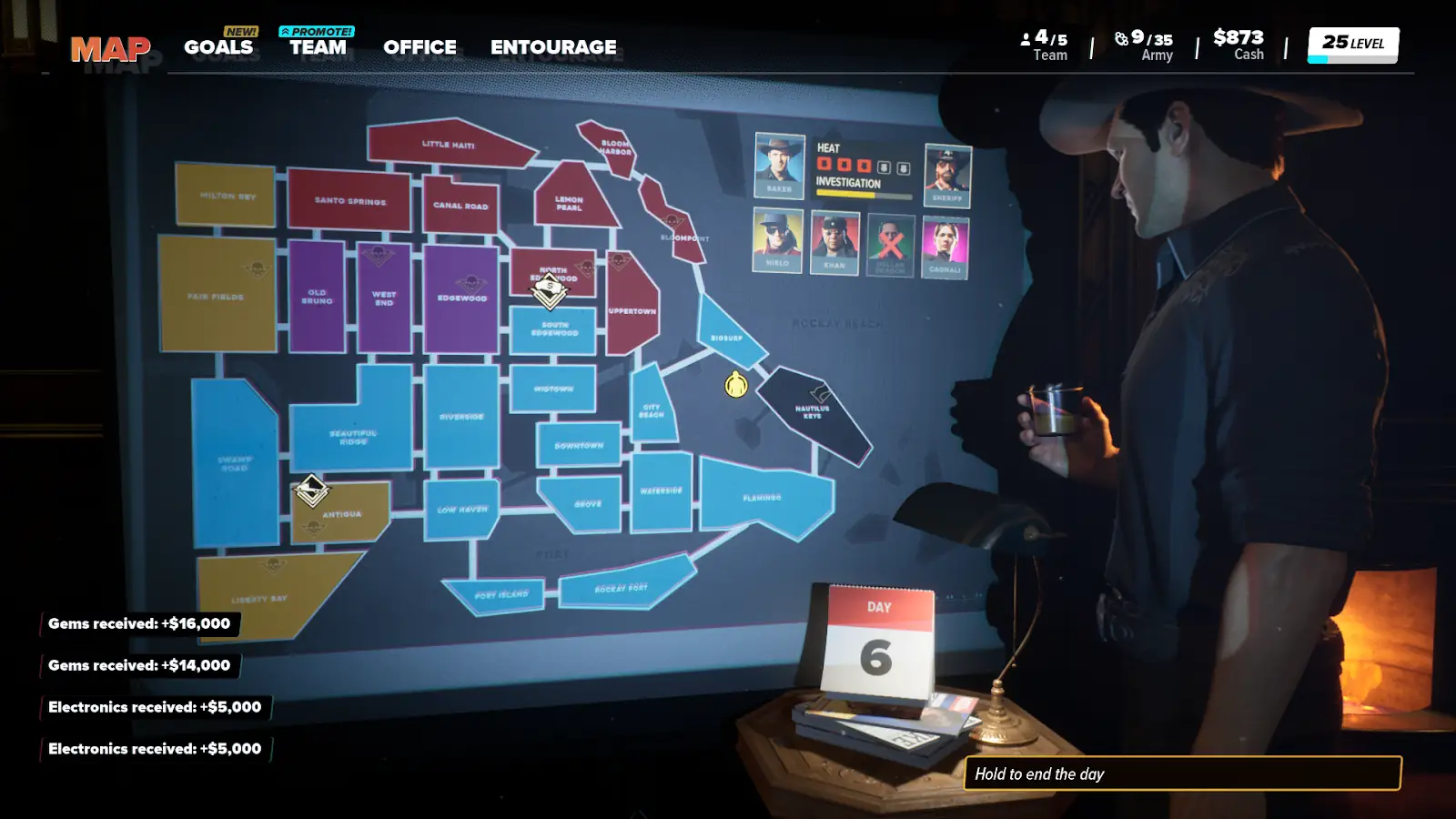Select the Map tab
Screen dimensions: 1456x819
click(111, 49)
